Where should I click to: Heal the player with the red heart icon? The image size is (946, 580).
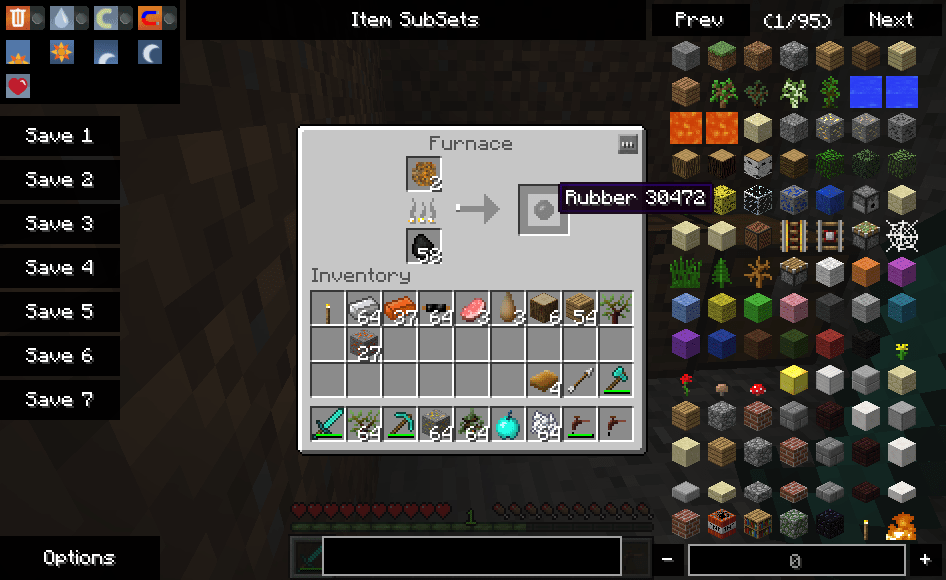(x=18, y=86)
